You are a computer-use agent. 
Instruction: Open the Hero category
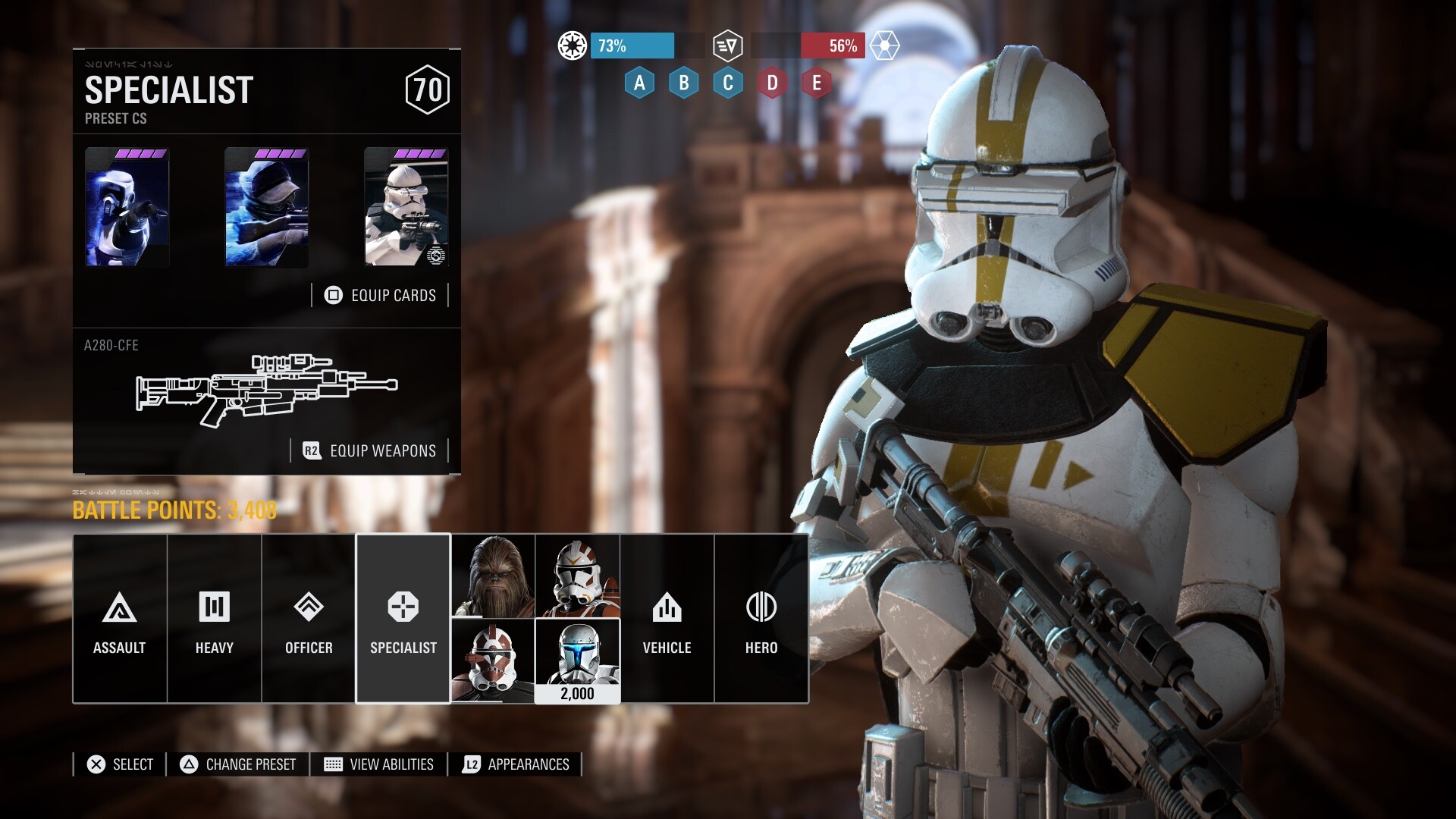pos(761,619)
